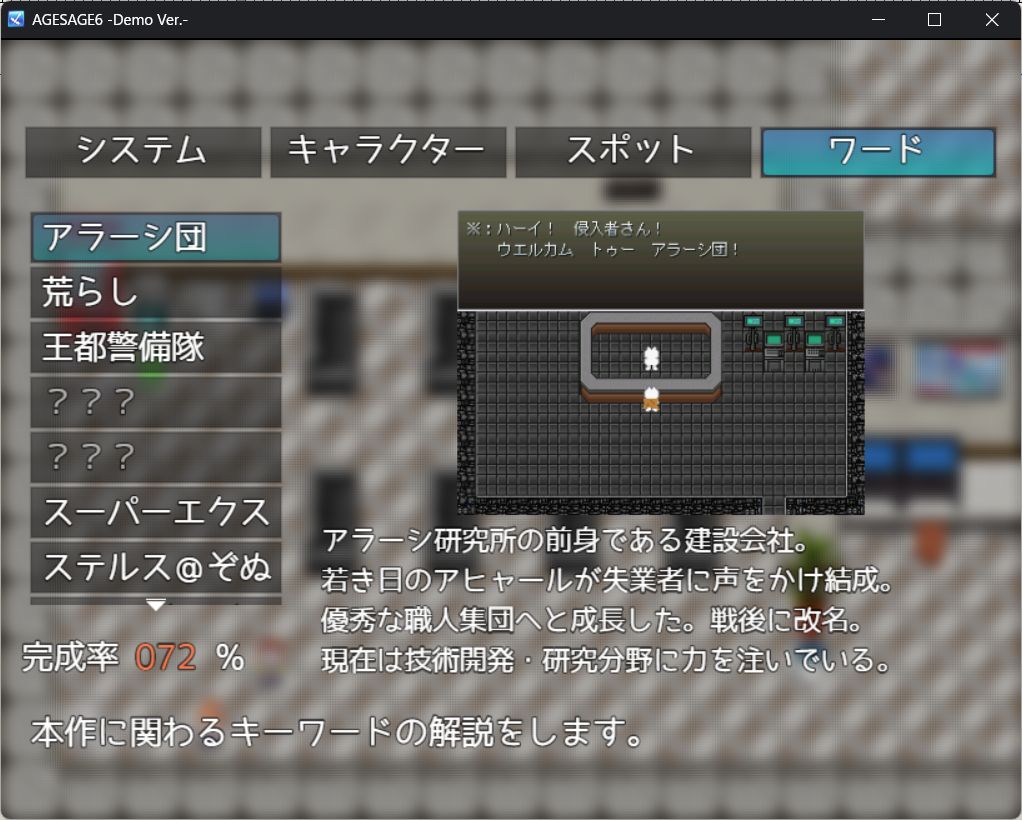Switch to the システム tab
The height and width of the screenshot is (820, 1022).
pyautogui.click(x=143, y=152)
